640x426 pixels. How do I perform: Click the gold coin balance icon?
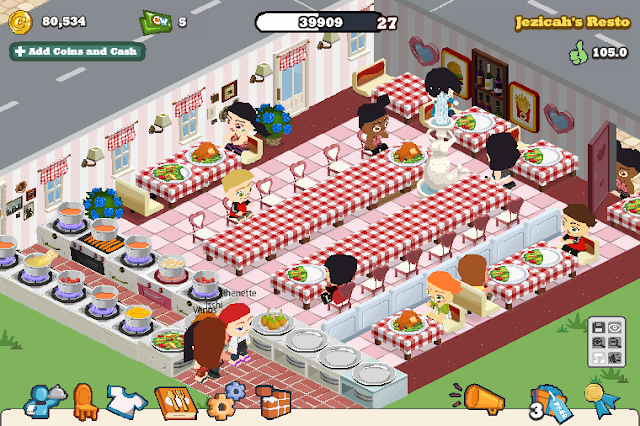[18, 22]
